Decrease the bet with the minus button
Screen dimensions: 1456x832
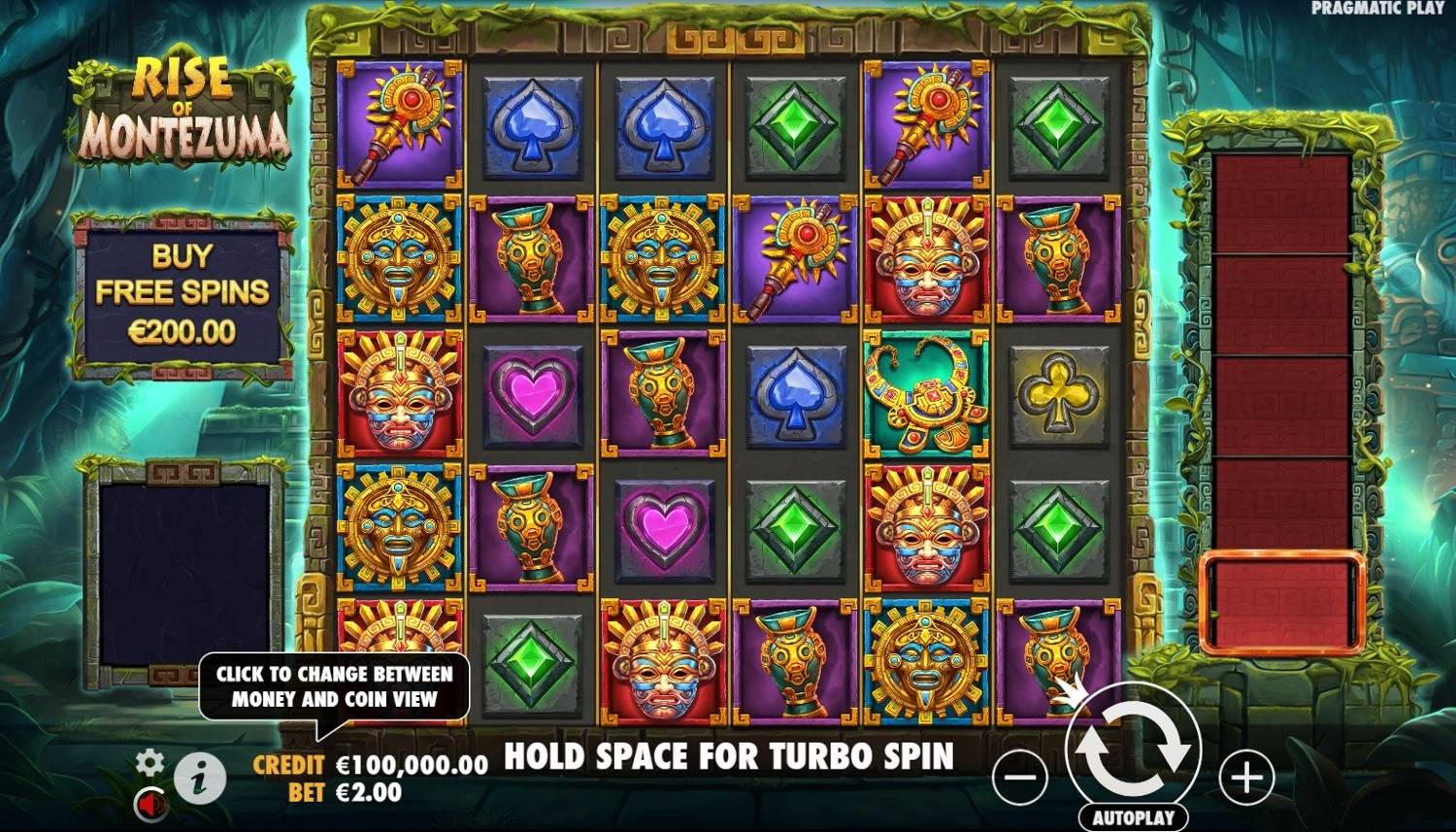click(1020, 777)
